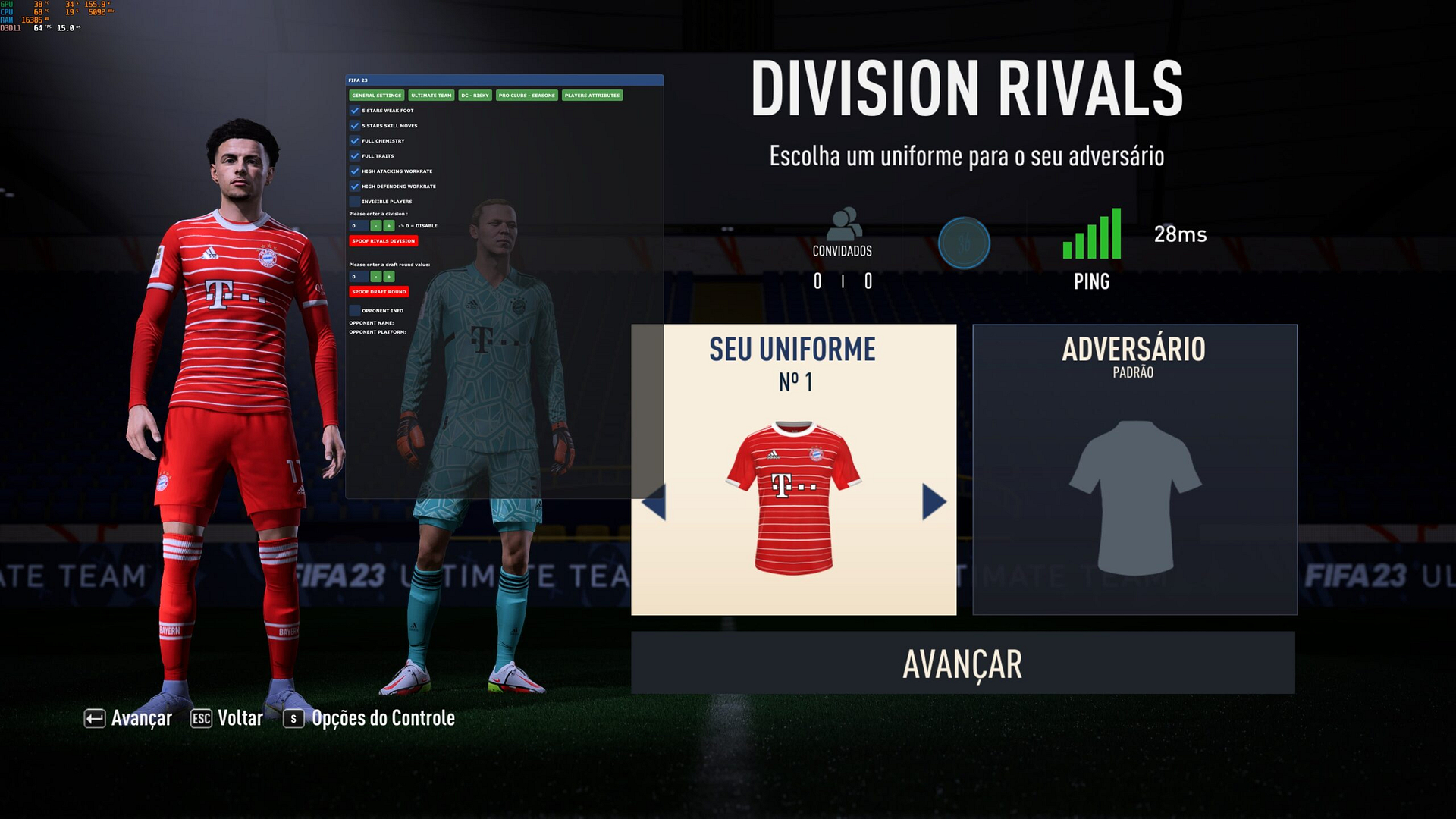Confirm with the large AVANÇAR button
Viewport: 1456px width, 819px height.
pos(962,664)
